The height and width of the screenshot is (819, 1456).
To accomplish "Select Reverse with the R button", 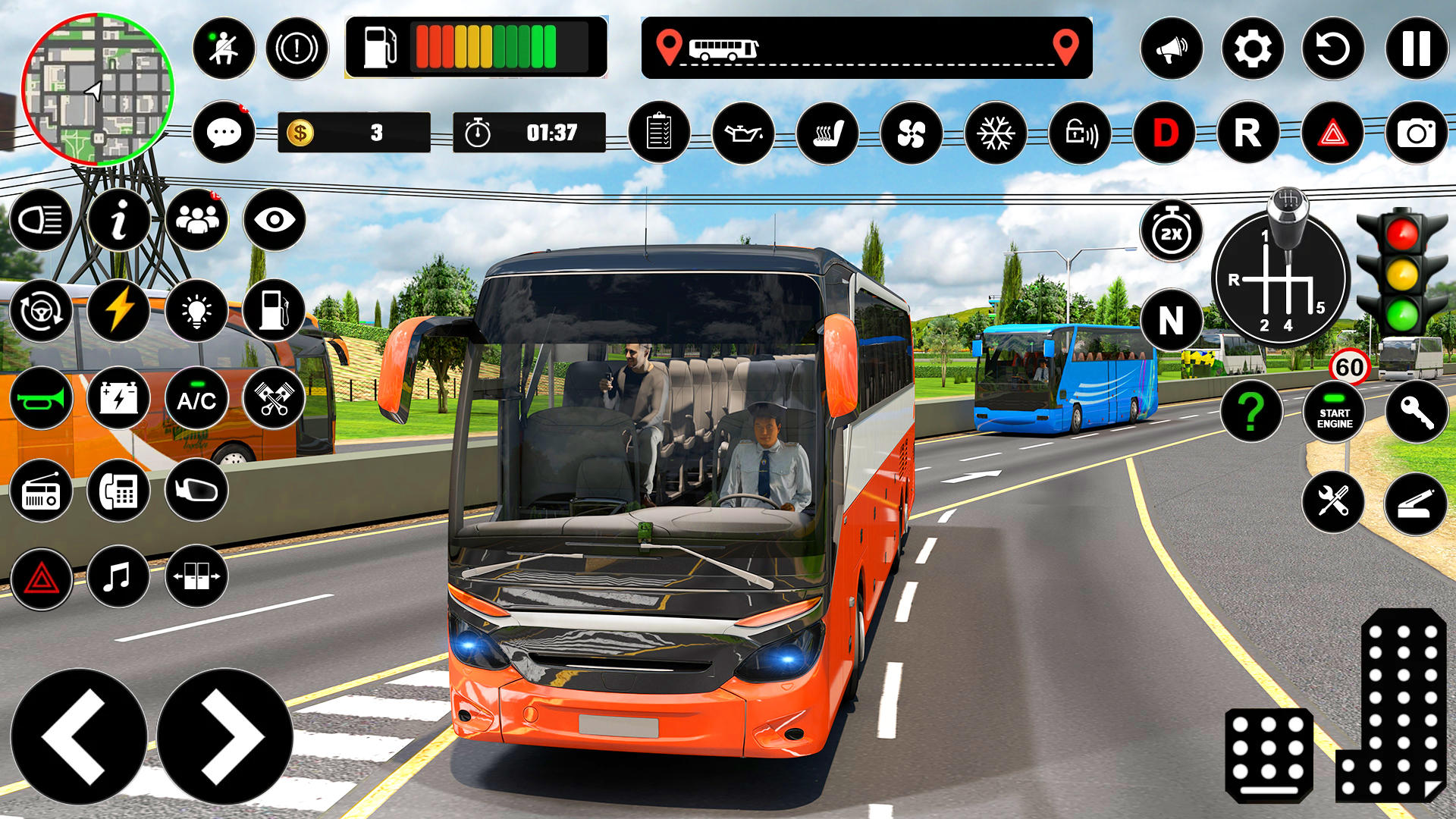I will [1248, 133].
